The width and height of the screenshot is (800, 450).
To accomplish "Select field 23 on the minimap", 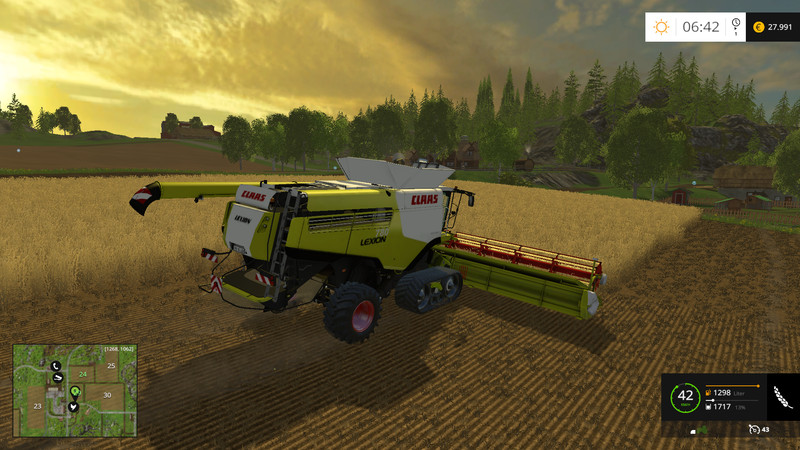I will click(x=37, y=407).
